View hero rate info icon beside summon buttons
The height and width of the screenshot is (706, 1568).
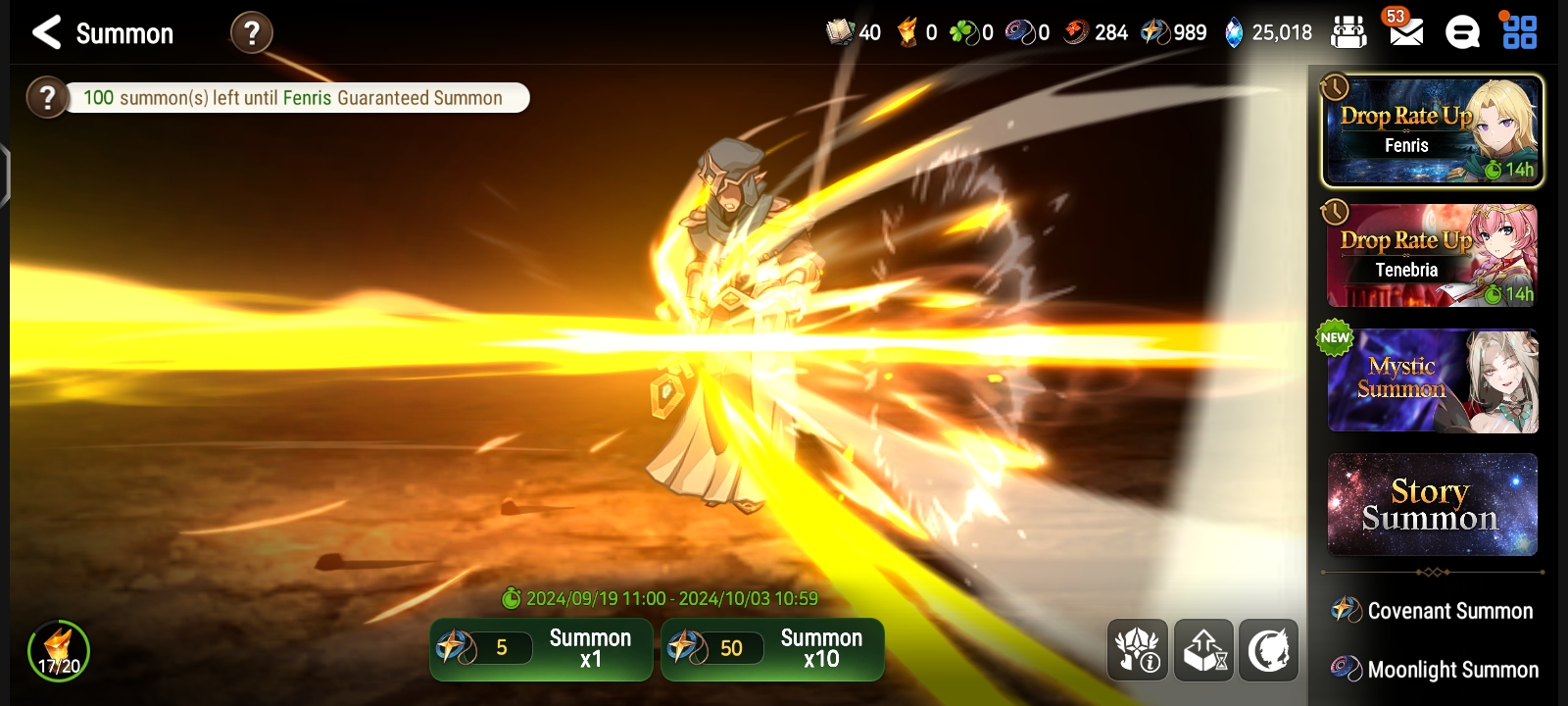[1137, 649]
